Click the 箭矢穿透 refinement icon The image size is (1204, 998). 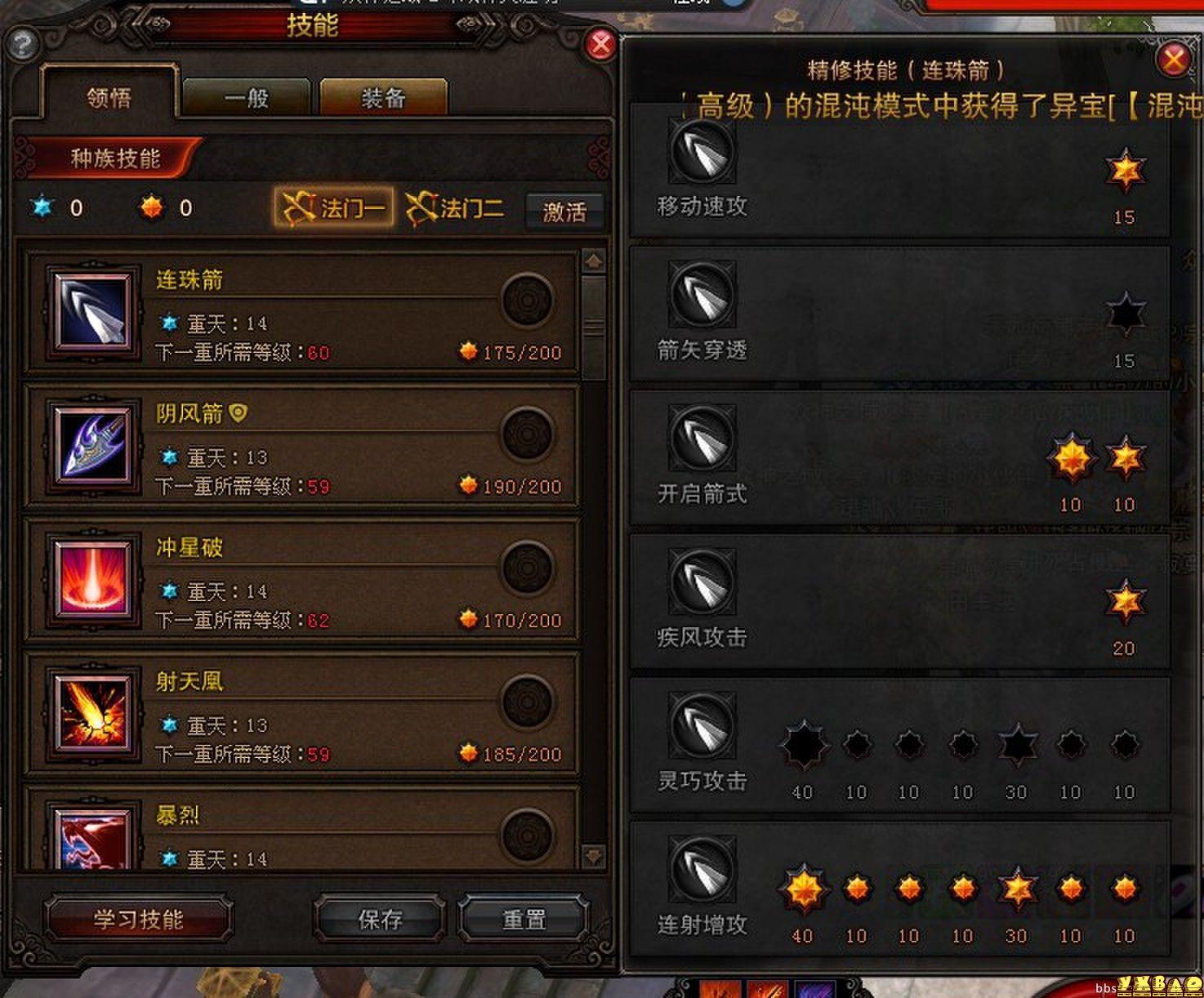(x=702, y=295)
